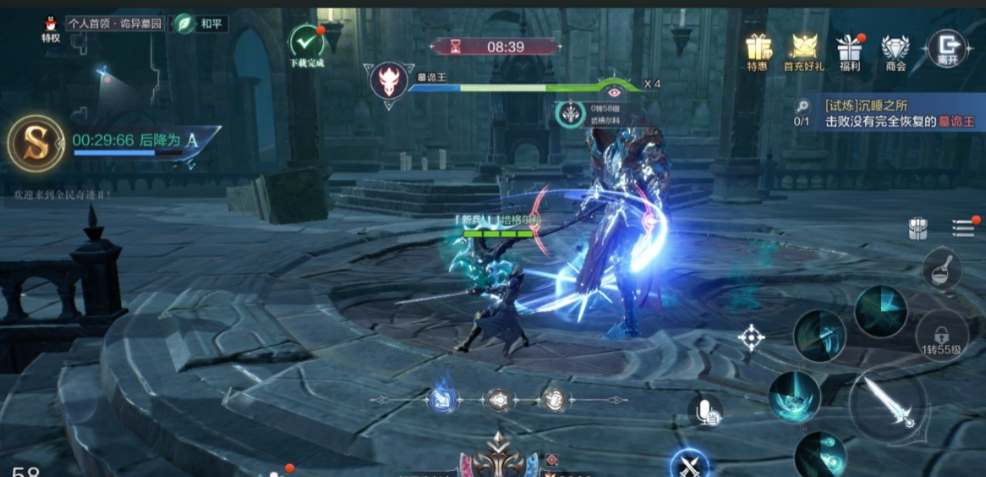Open the 商会 diamond shop icon
This screenshot has width=986, height=477.
(895, 49)
